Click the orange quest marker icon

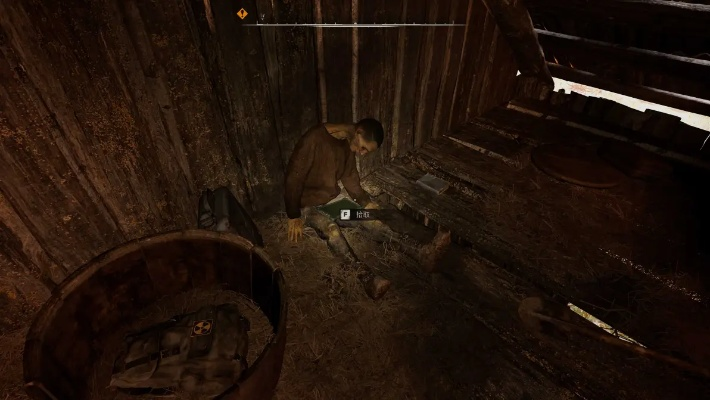click(x=242, y=14)
